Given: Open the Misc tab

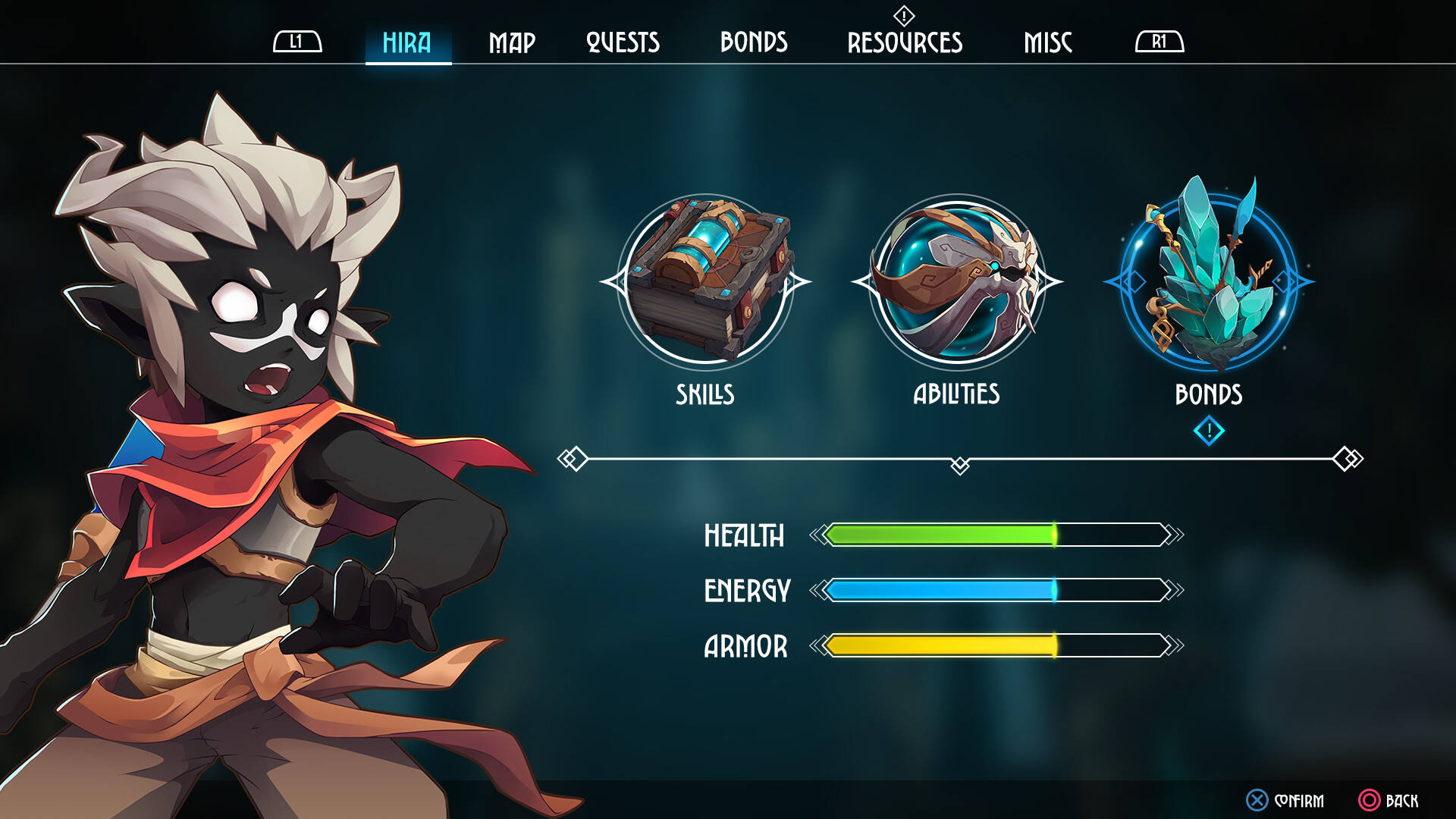Looking at the screenshot, I should pos(1048,42).
